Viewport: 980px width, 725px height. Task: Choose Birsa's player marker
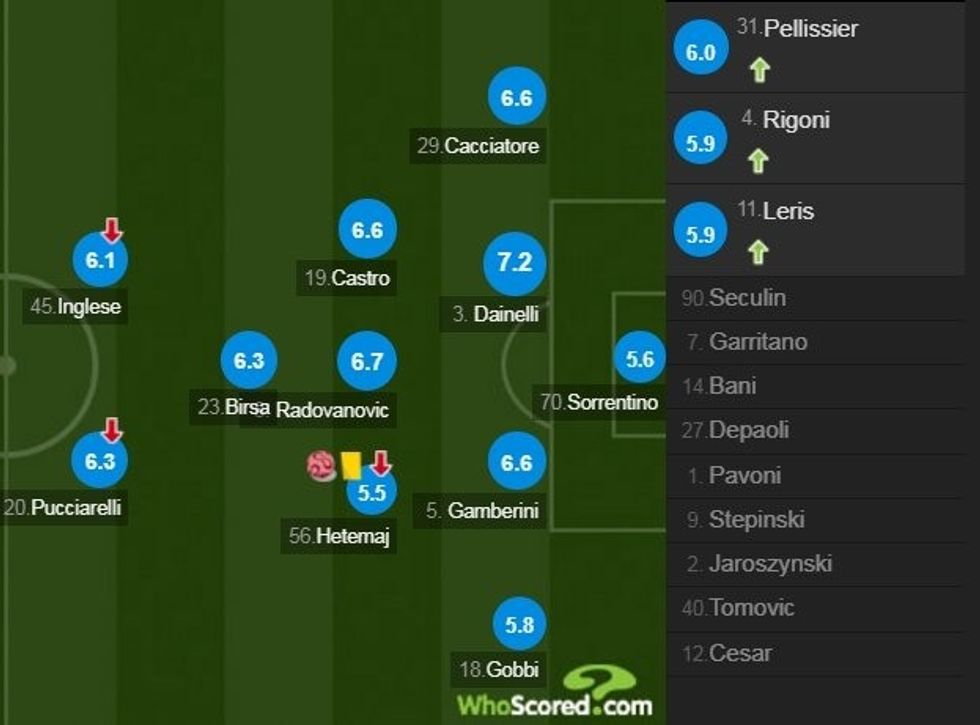coord(248,362)
